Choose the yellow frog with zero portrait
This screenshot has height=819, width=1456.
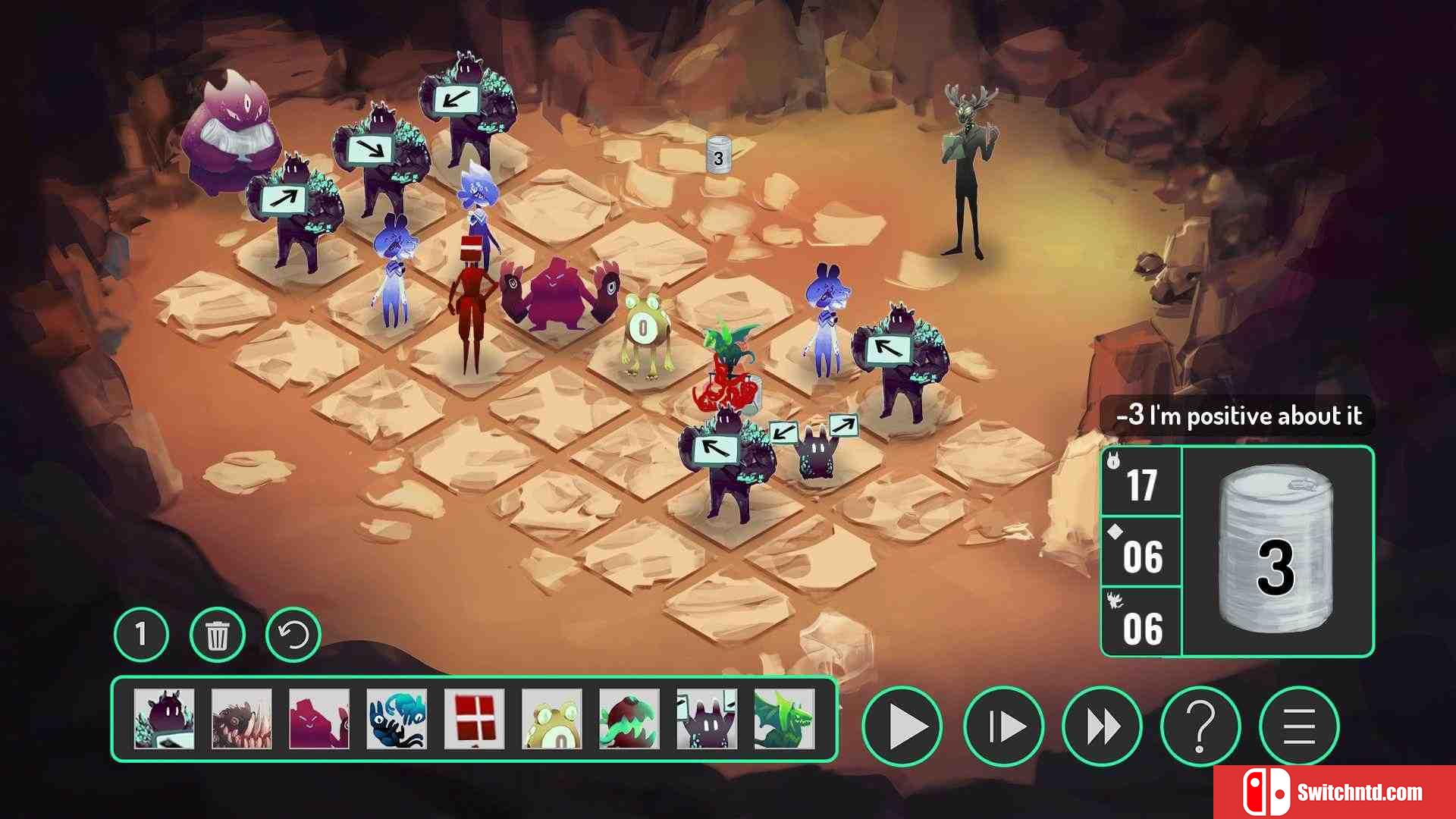(552, 719)
